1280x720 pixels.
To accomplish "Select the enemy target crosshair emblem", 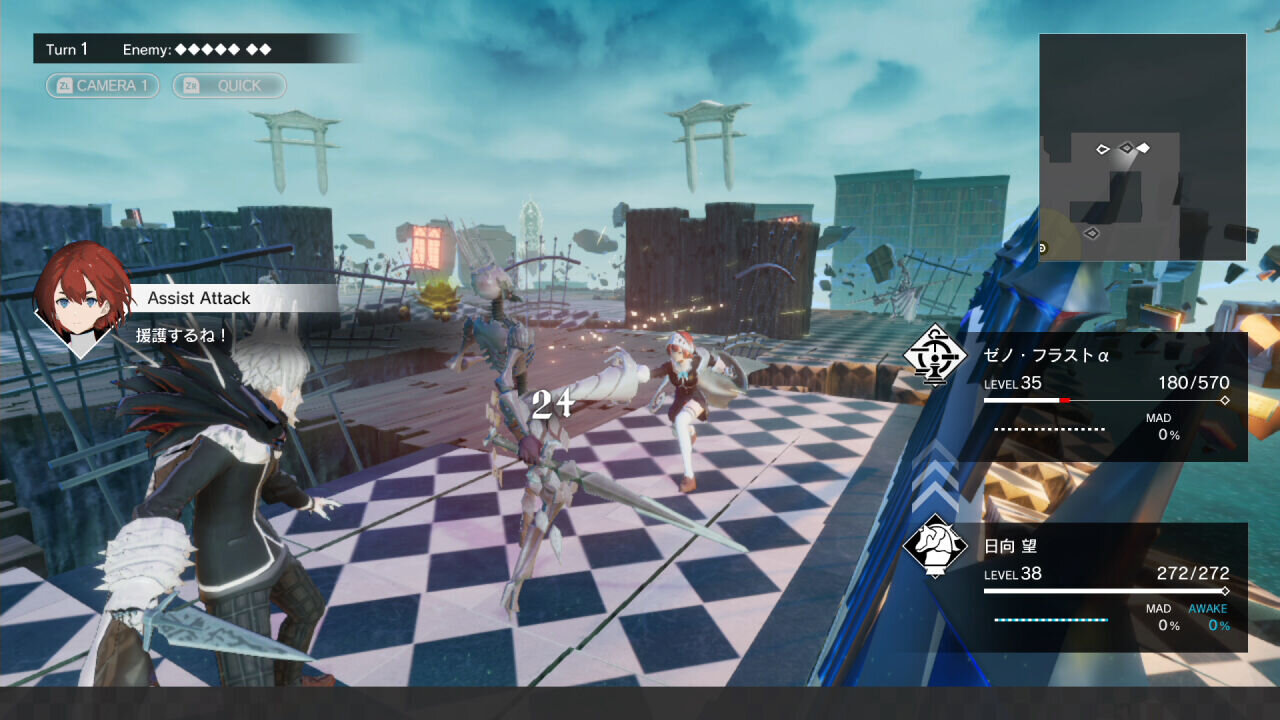I will 935,355.
